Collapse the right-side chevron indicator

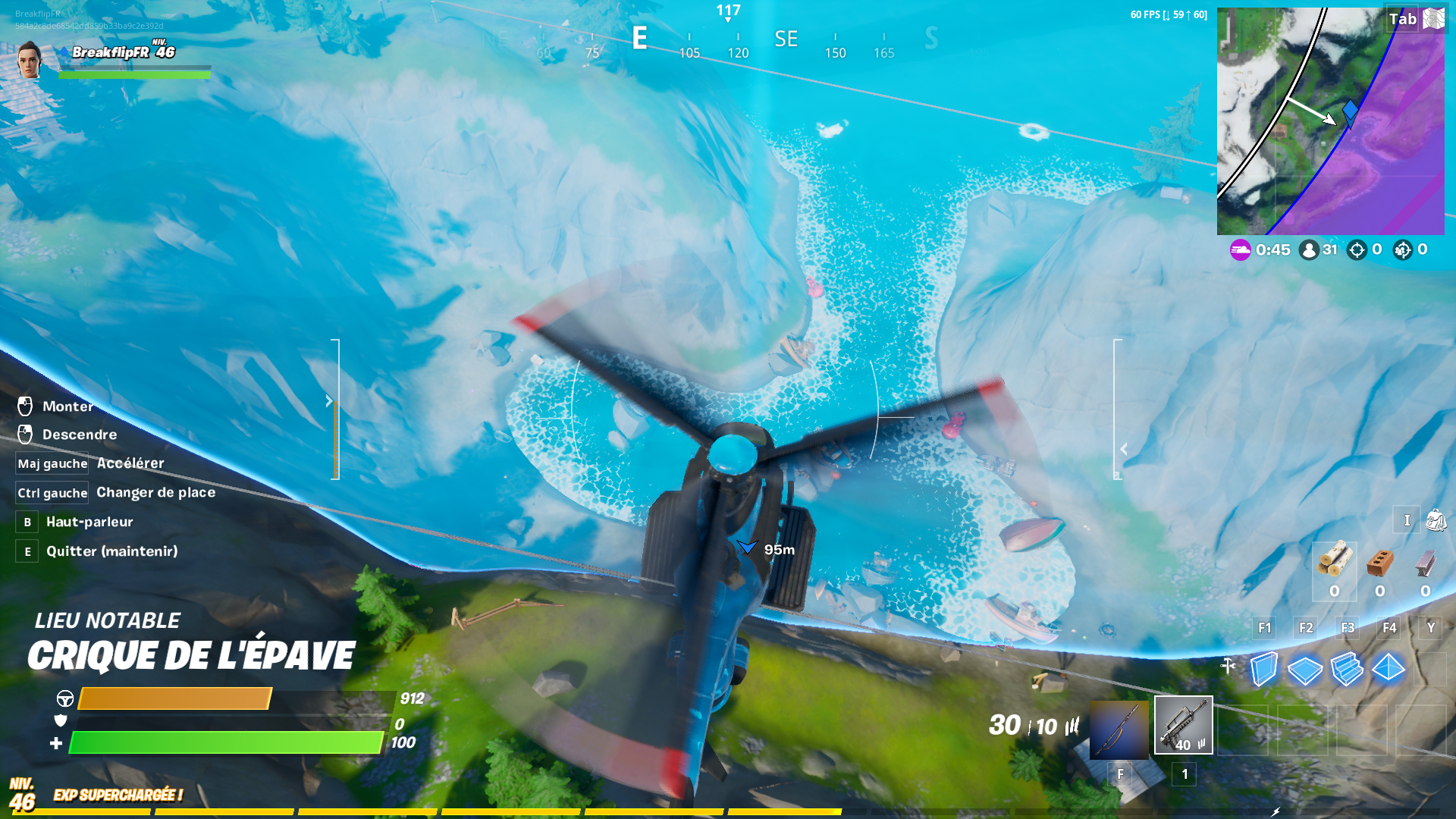[x=1123, y=447]
